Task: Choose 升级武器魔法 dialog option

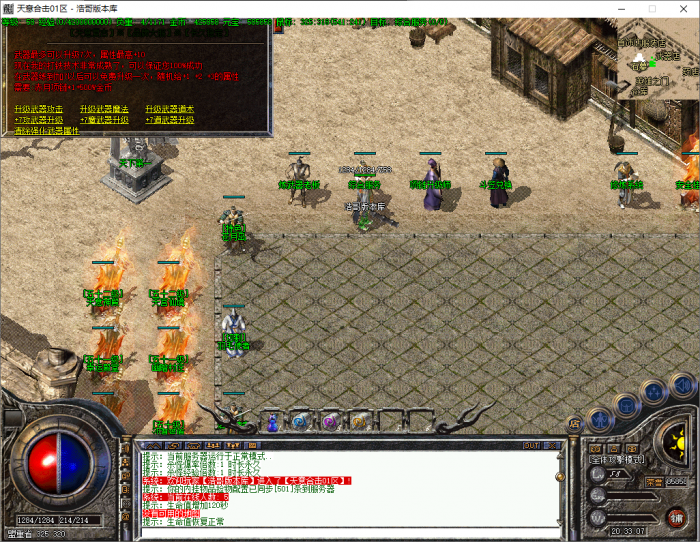Action: (x=105, y=109)
